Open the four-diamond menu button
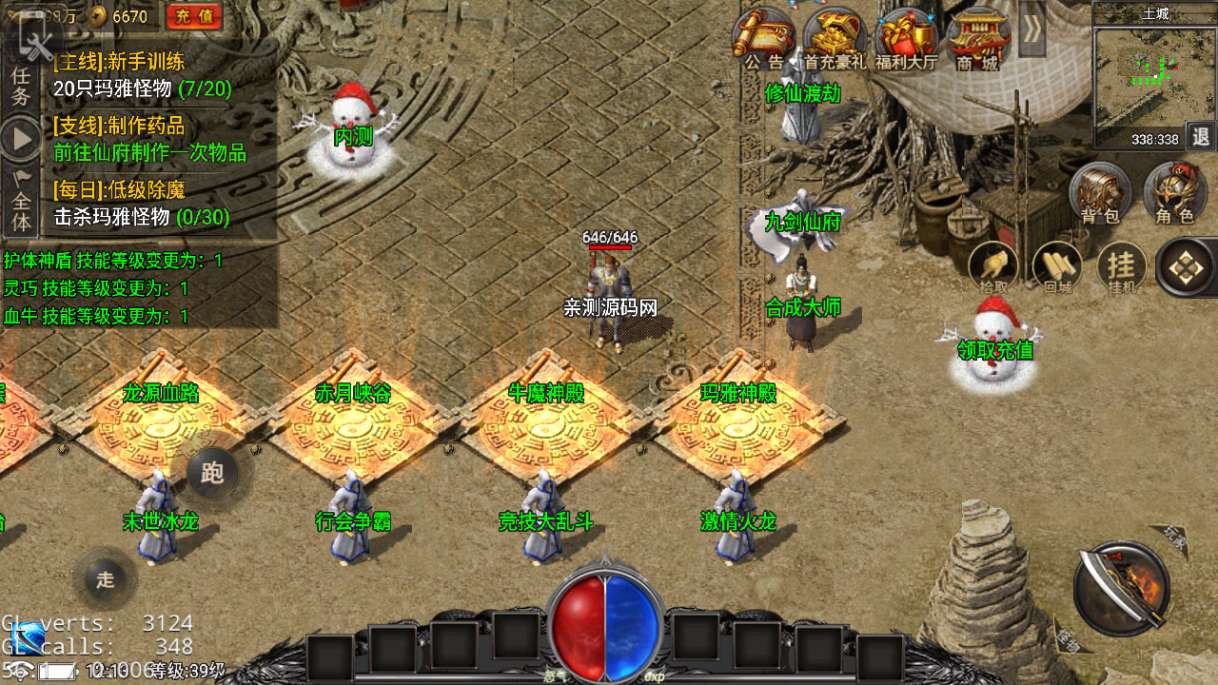 (x=1186, y=266)
